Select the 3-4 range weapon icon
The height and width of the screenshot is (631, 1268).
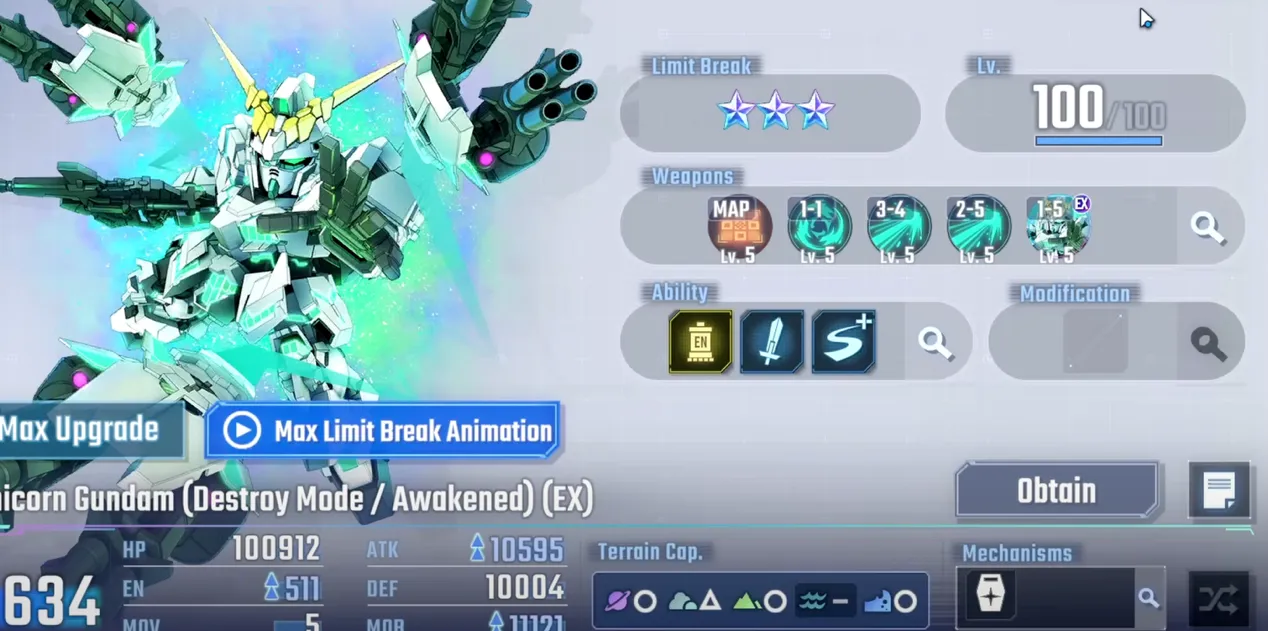898,226
